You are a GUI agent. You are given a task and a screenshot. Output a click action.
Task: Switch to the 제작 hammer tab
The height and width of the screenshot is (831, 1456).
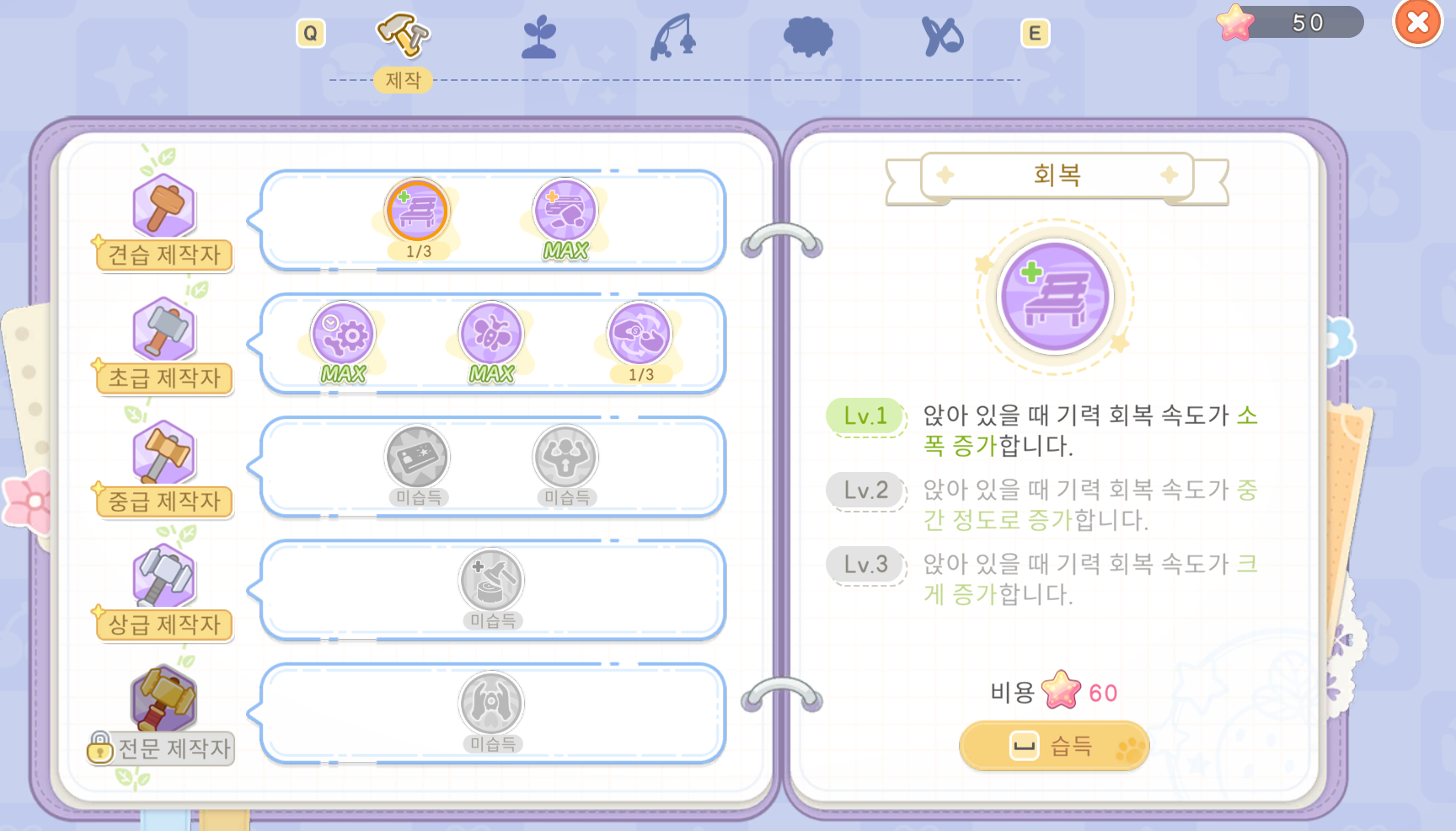403,34
